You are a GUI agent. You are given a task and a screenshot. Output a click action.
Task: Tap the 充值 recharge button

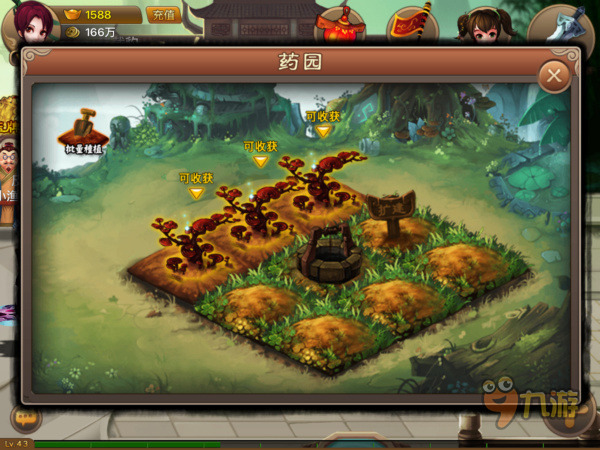coord(162,14)
